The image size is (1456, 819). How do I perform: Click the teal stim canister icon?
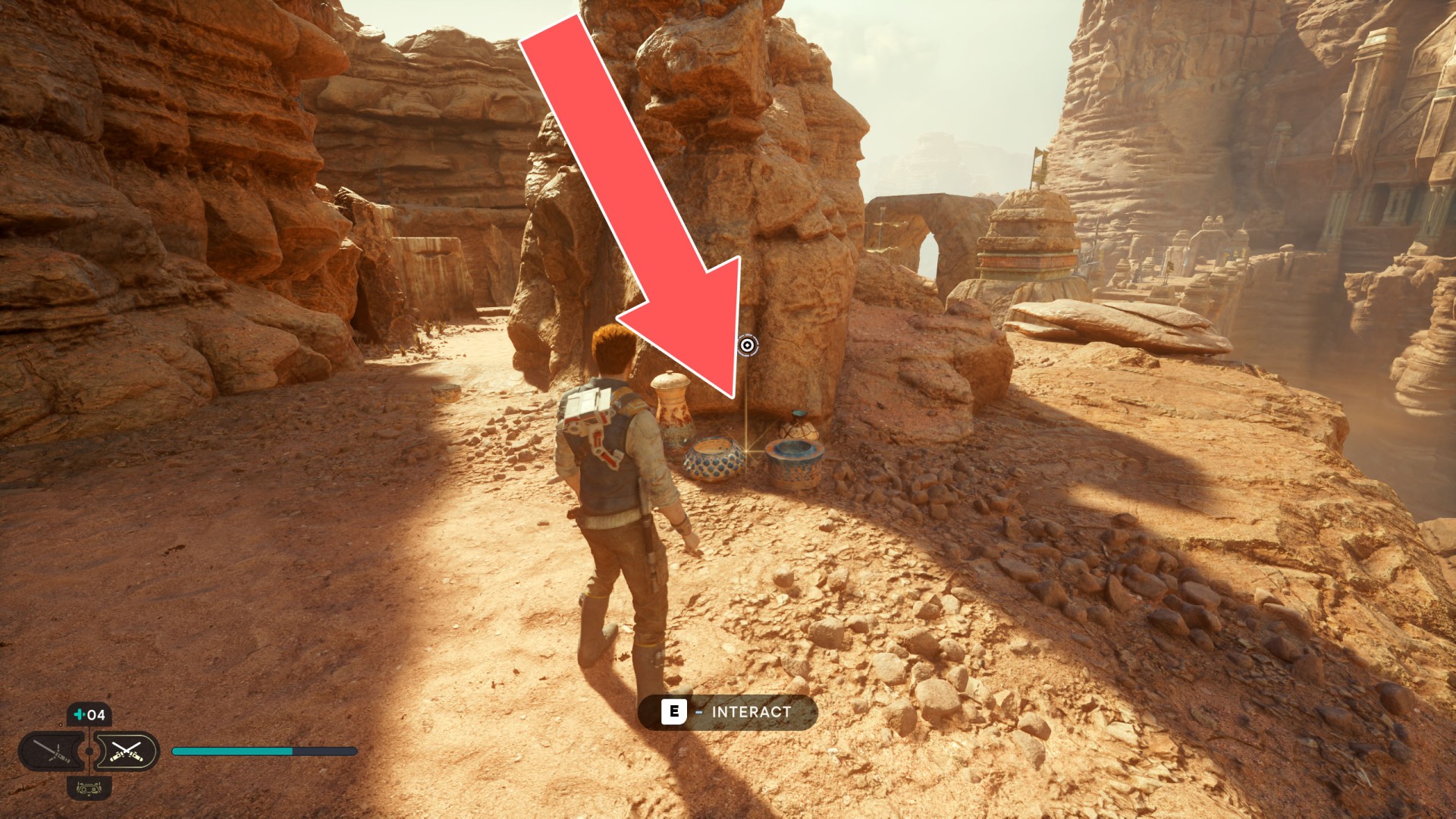[x=79, y=714]
